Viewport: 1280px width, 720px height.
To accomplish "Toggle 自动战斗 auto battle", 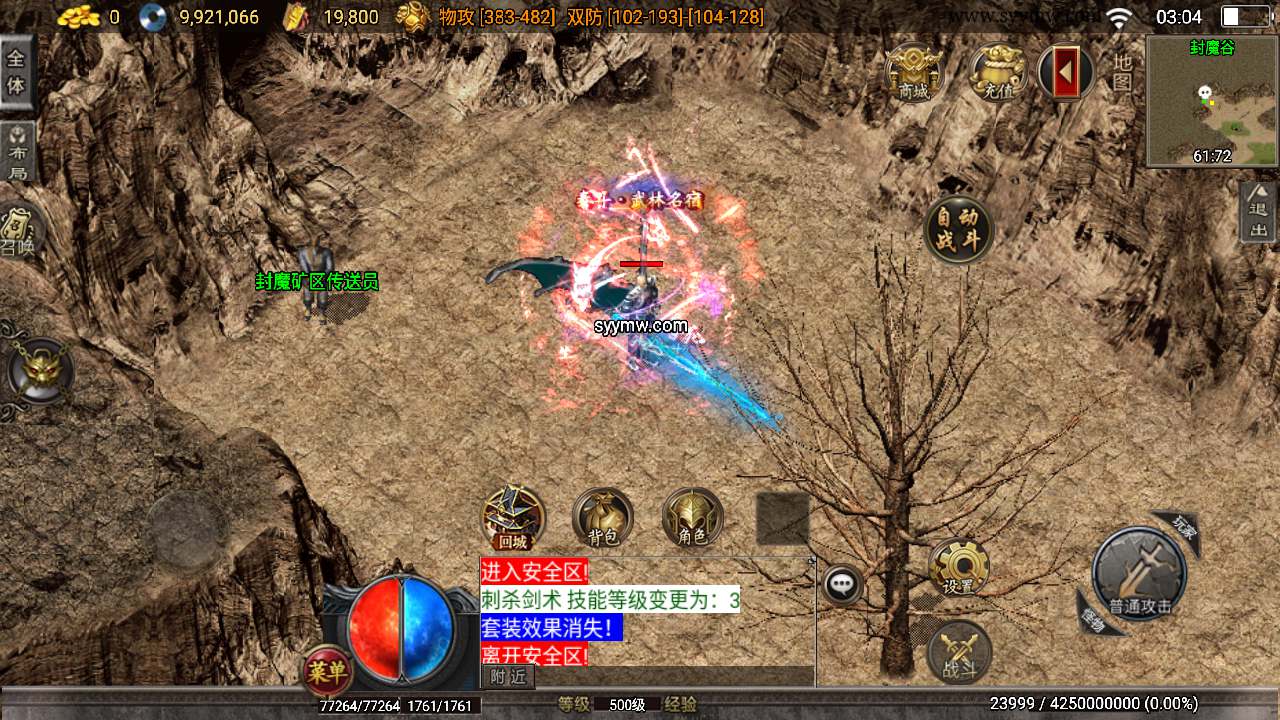I will click(x=959, y=230).
